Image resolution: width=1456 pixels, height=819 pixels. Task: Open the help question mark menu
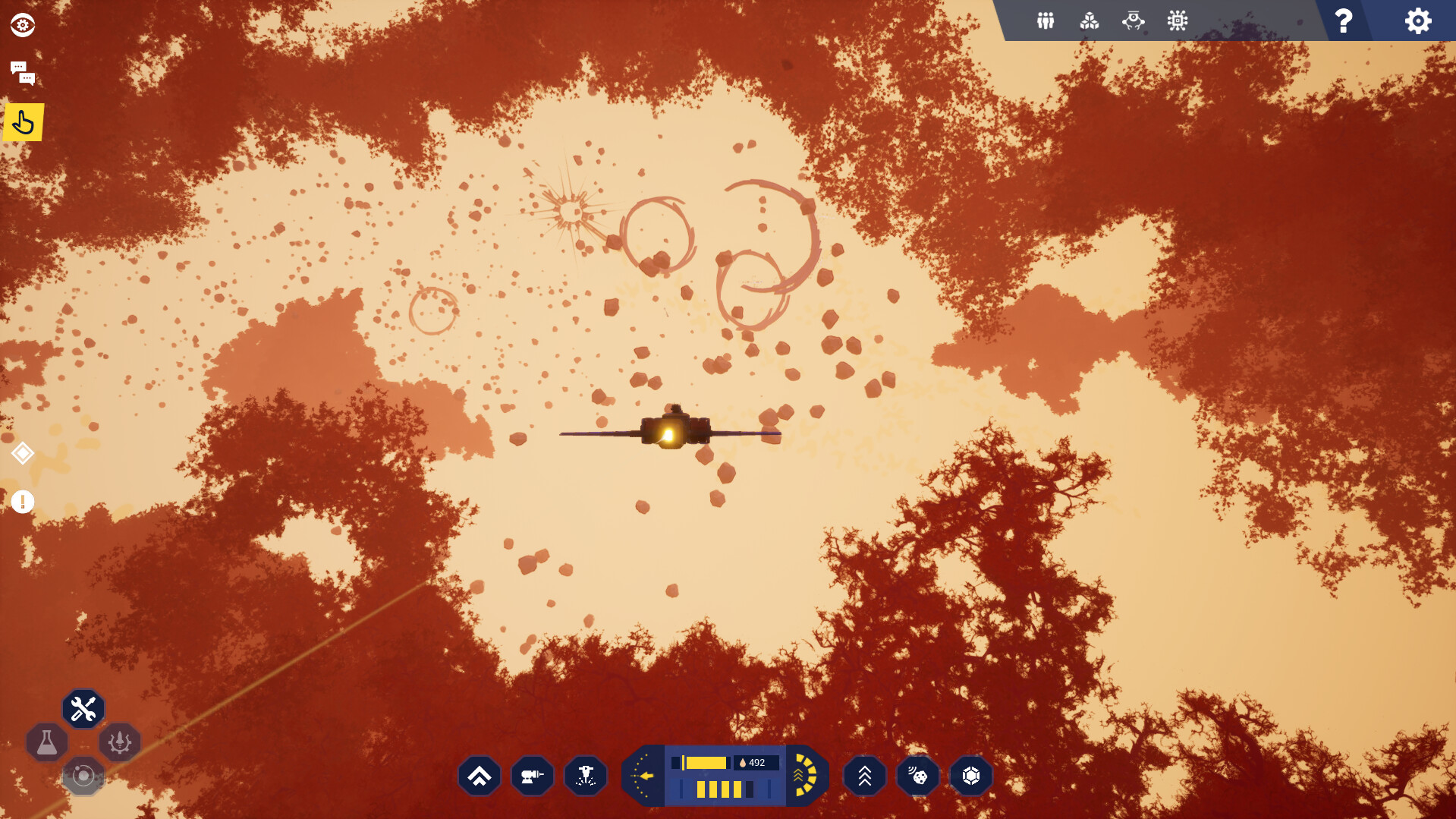(1342, 21)
